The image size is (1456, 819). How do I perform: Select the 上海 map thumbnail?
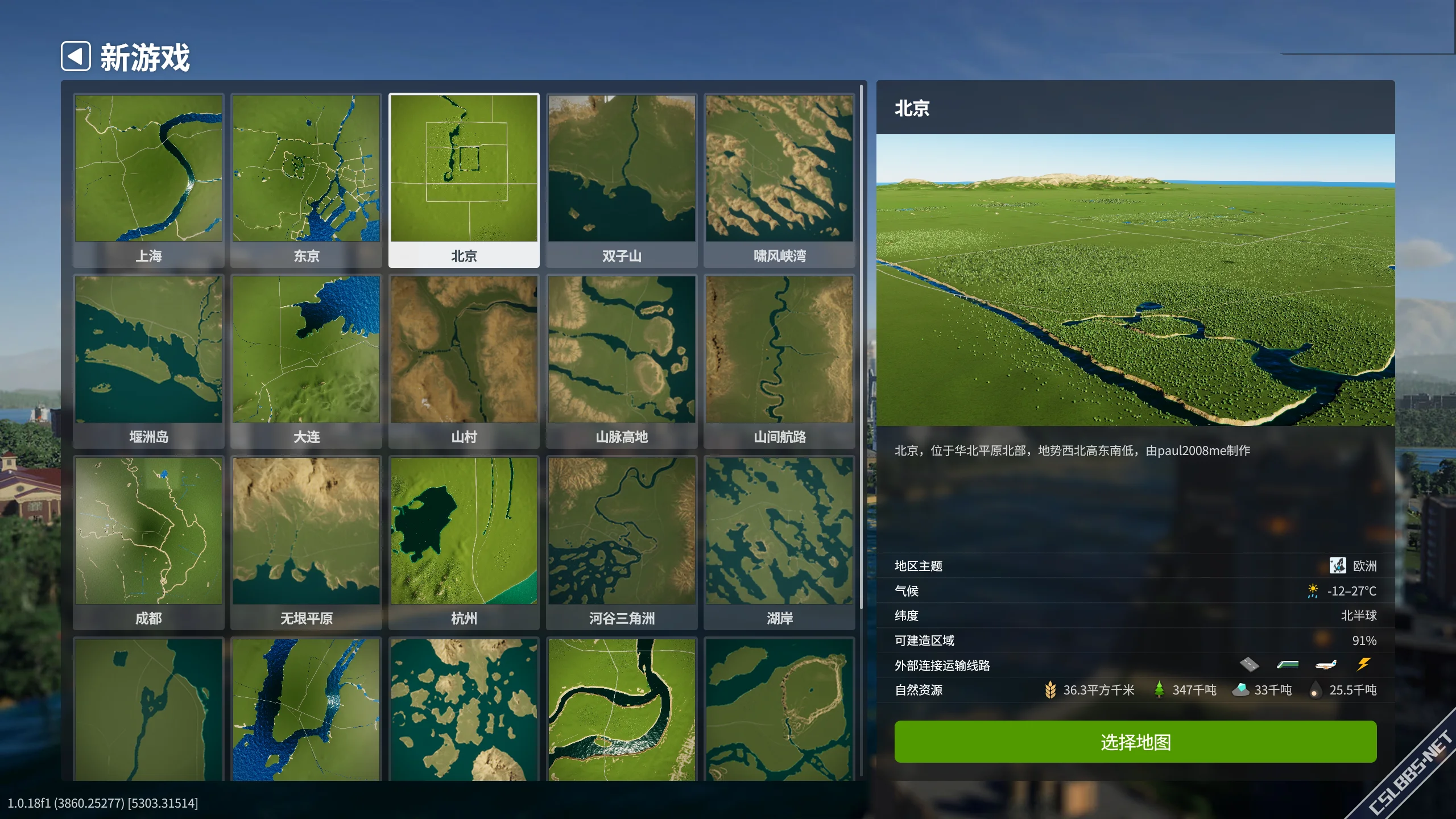[148, 169]
